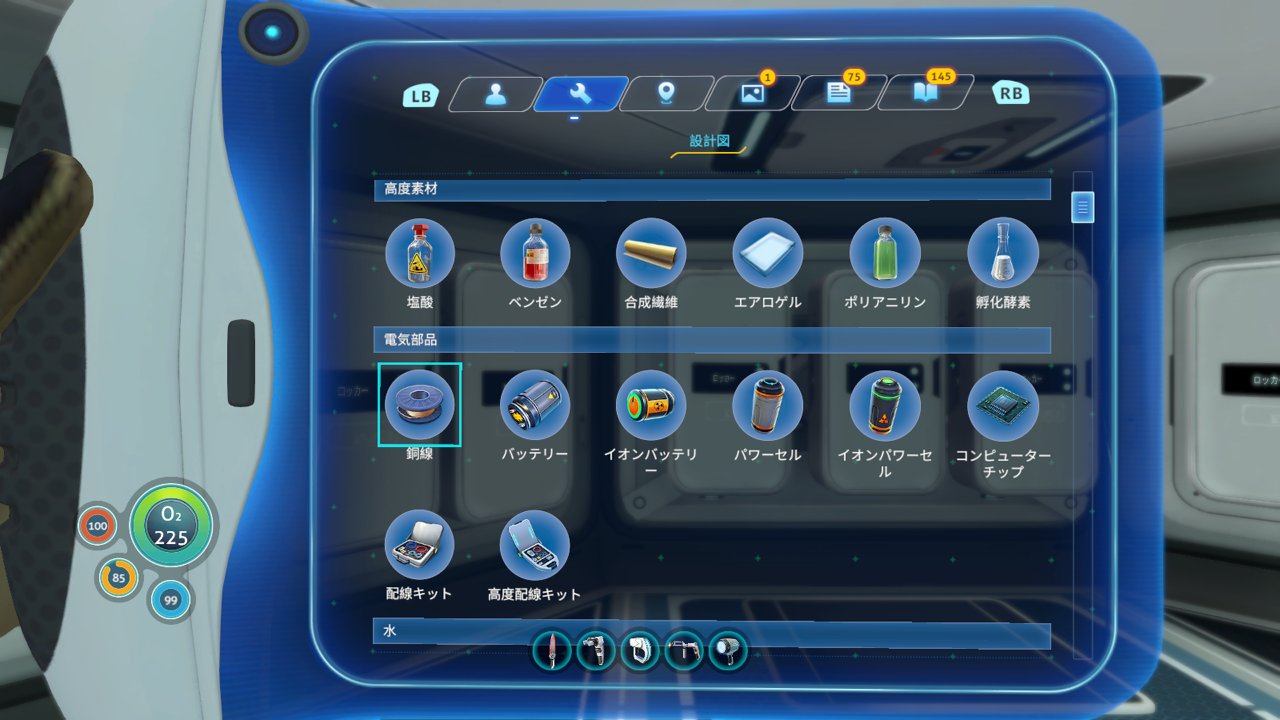Image resolution: width=1280 pixels, height=720 pixels.
Task: Select the パワーセル blueprint
Action: 767,405
